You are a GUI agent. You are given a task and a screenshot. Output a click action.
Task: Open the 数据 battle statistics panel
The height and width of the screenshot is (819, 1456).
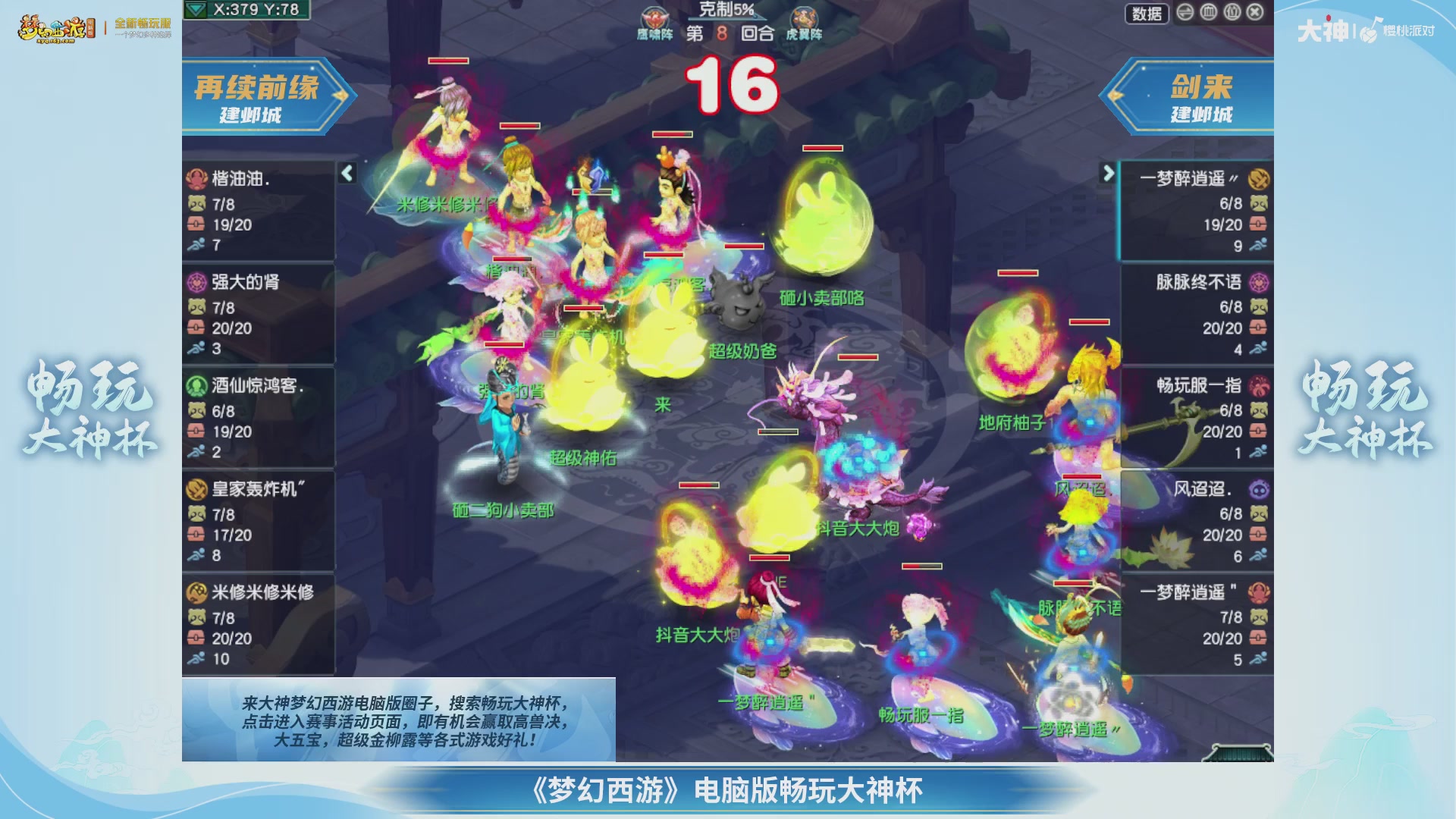point(1146,14)
